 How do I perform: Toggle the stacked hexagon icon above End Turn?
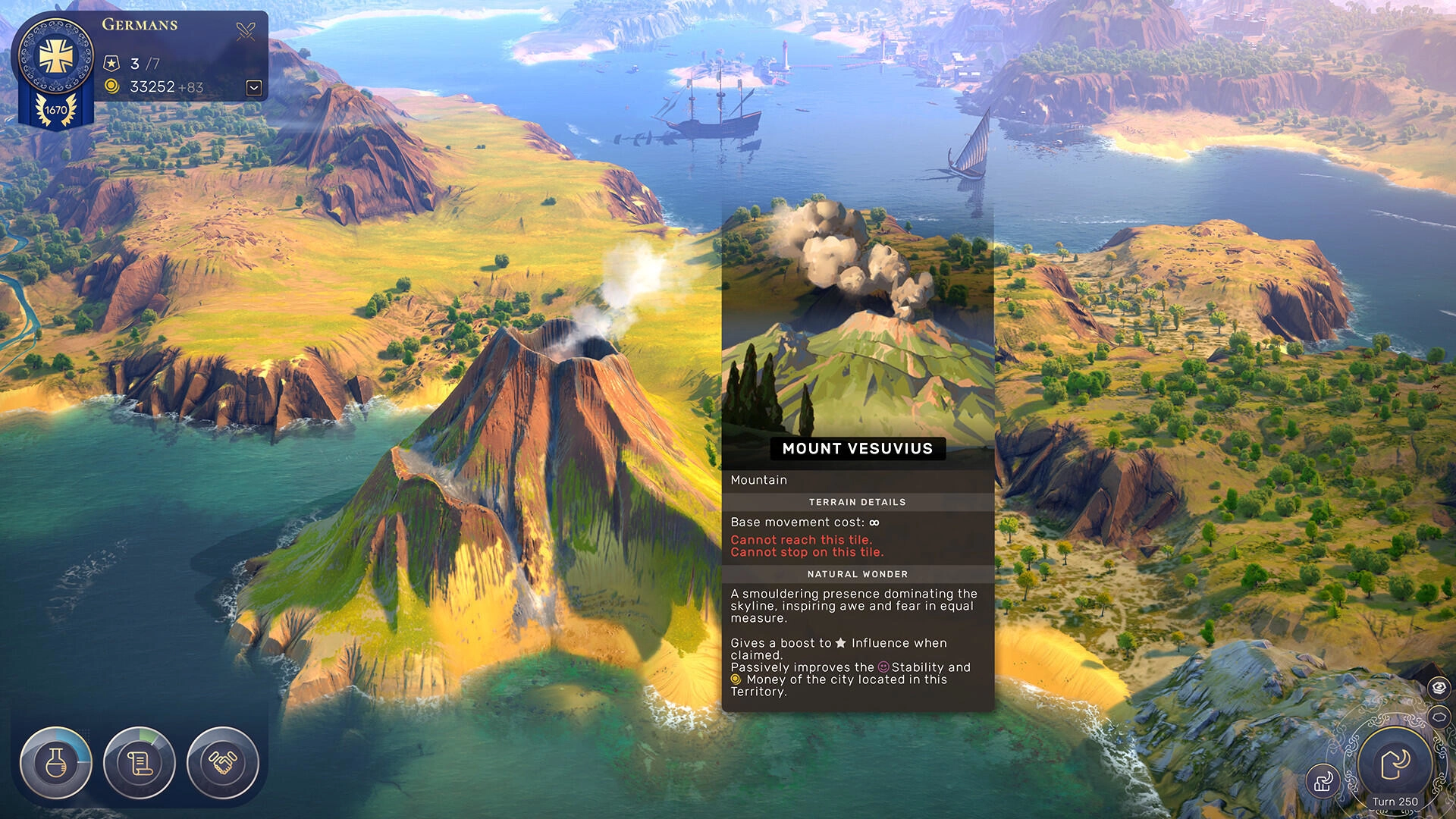pyautogui.click(x=1439, y=686)
